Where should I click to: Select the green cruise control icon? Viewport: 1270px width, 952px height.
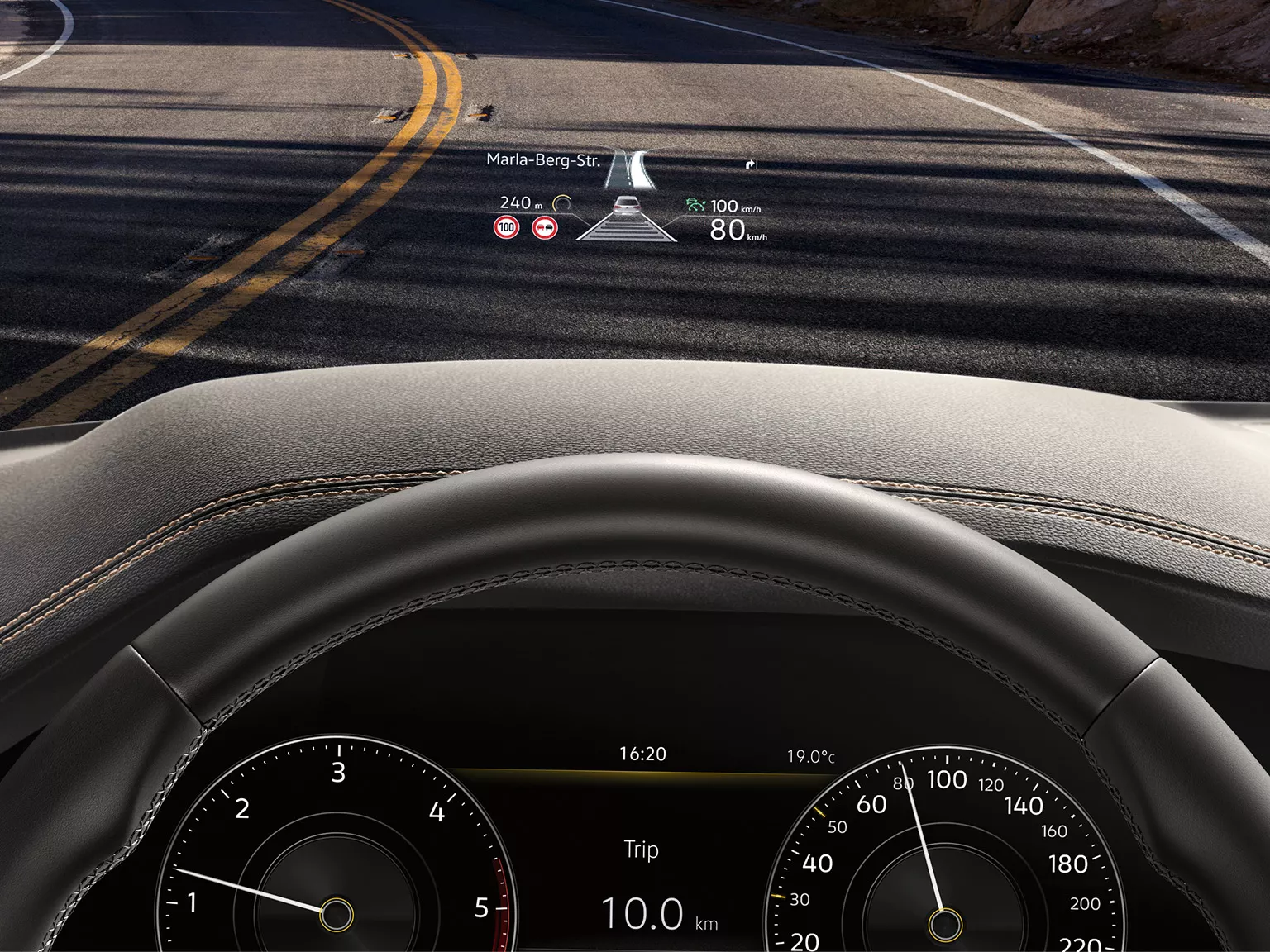coord(695,205)
